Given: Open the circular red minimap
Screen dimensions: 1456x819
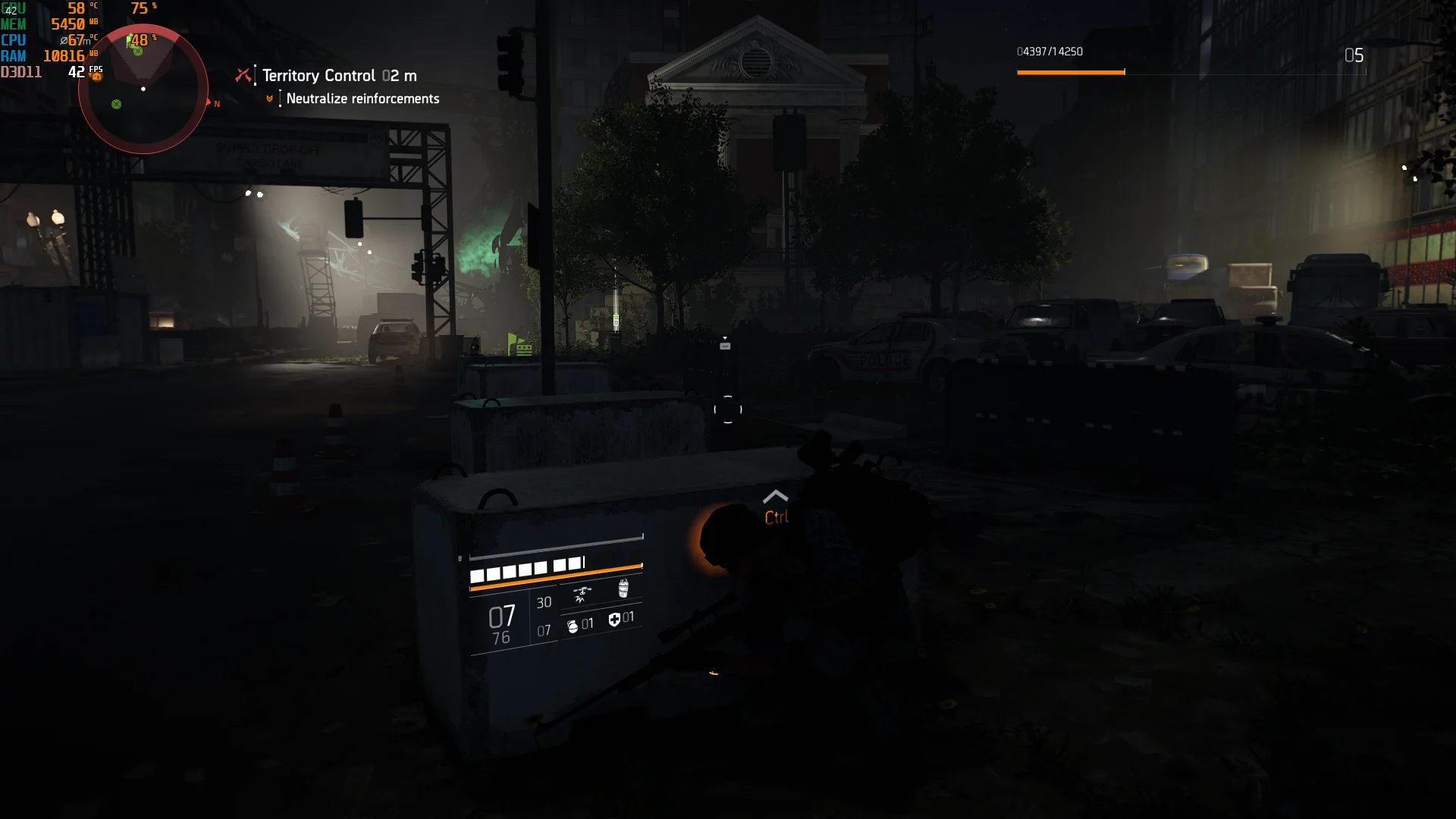Looking at the screenshot, I should (x=143, y=89).
